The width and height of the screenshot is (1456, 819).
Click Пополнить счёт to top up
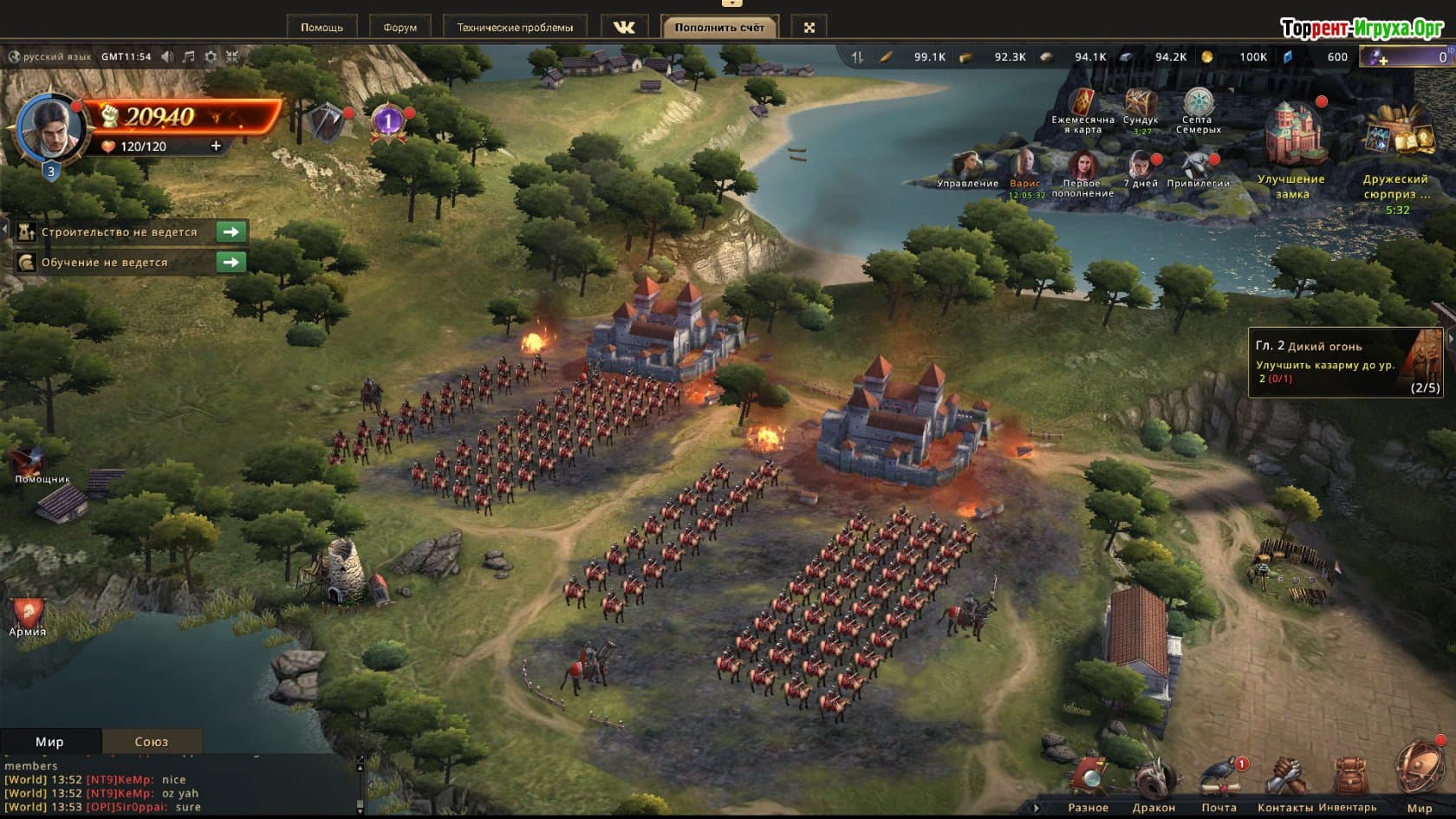719,28
